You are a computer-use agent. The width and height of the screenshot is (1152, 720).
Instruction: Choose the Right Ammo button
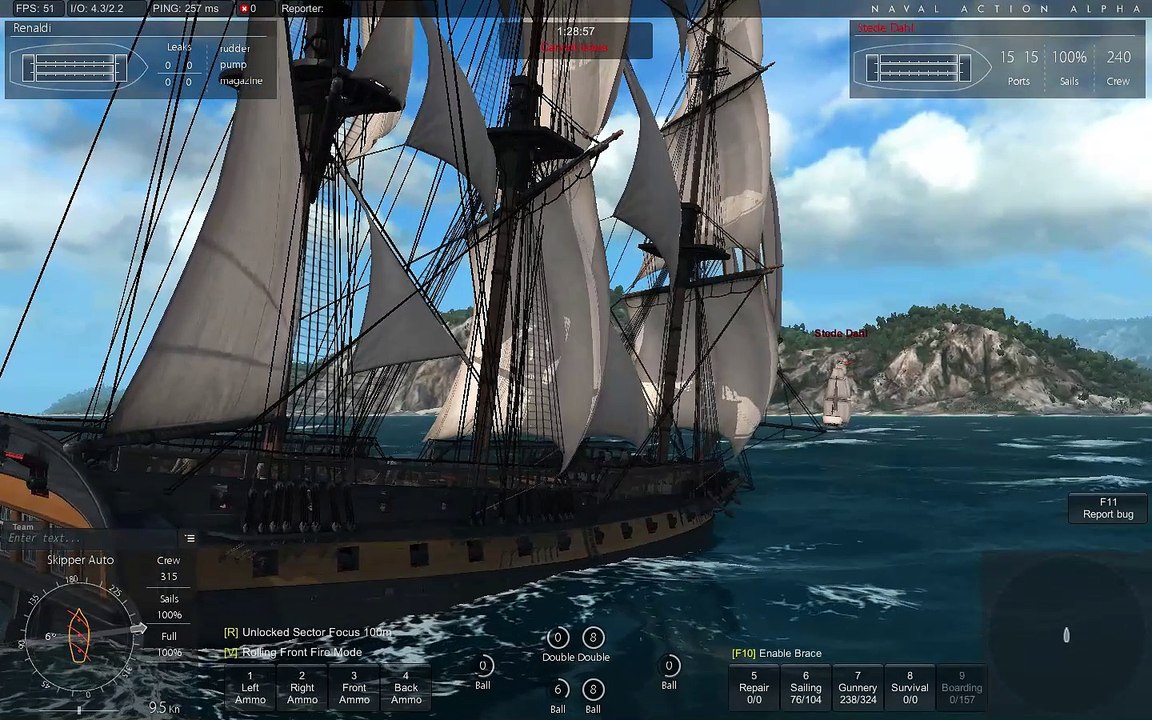(x=302, y=688)
